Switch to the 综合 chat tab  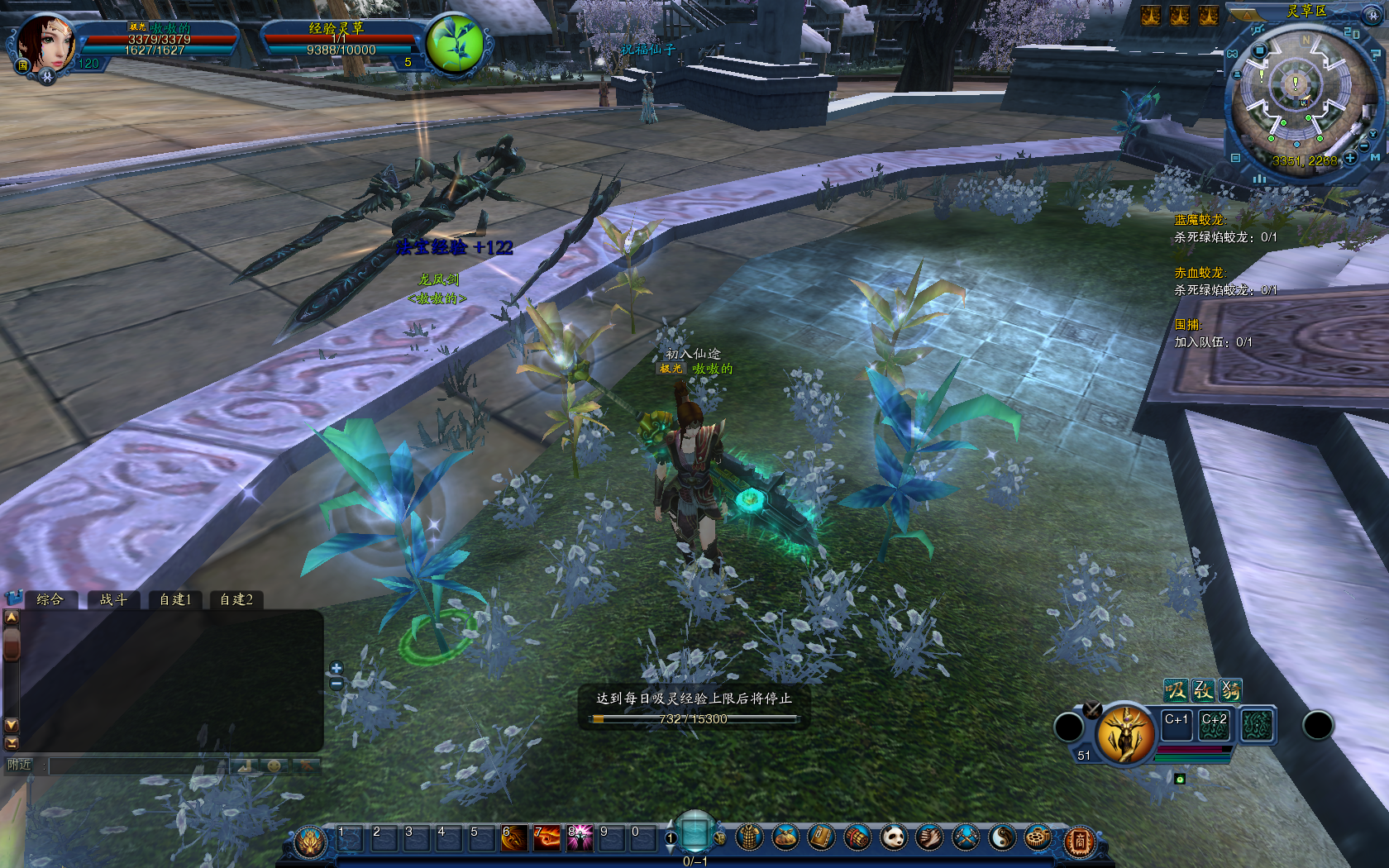(x=50, y=599)
